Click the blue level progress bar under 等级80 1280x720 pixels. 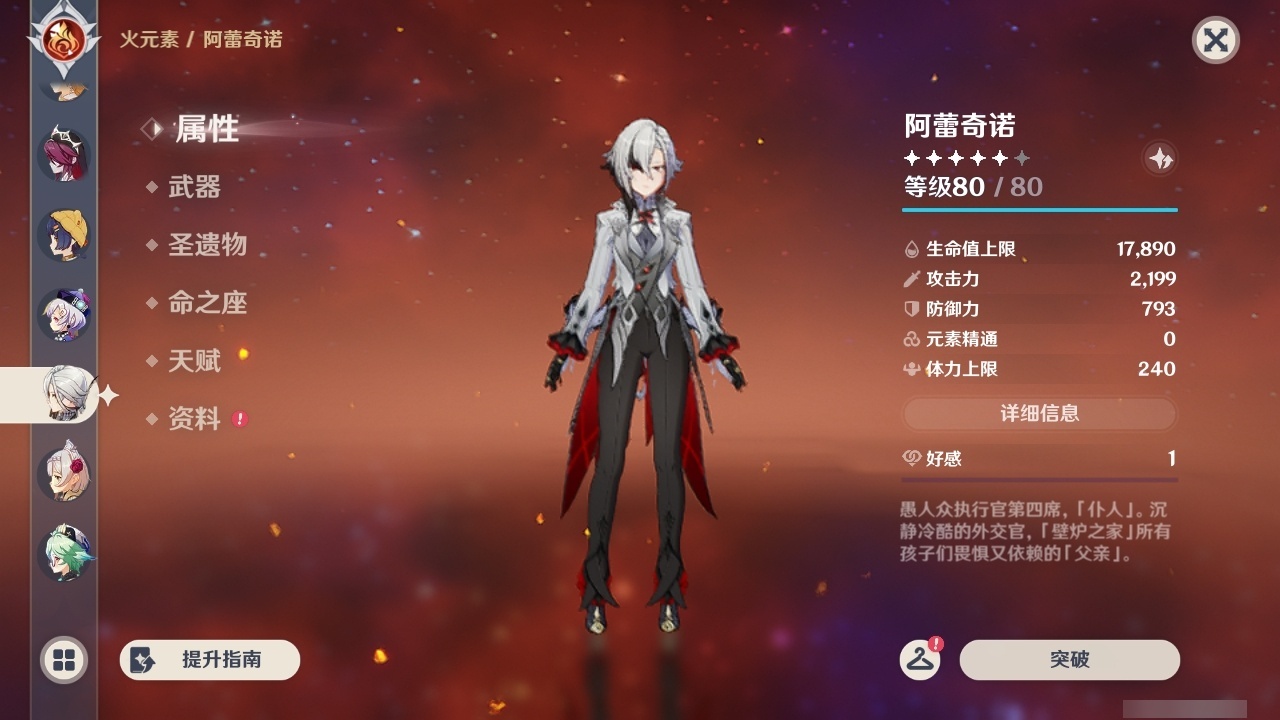(x=1040, y=210)
